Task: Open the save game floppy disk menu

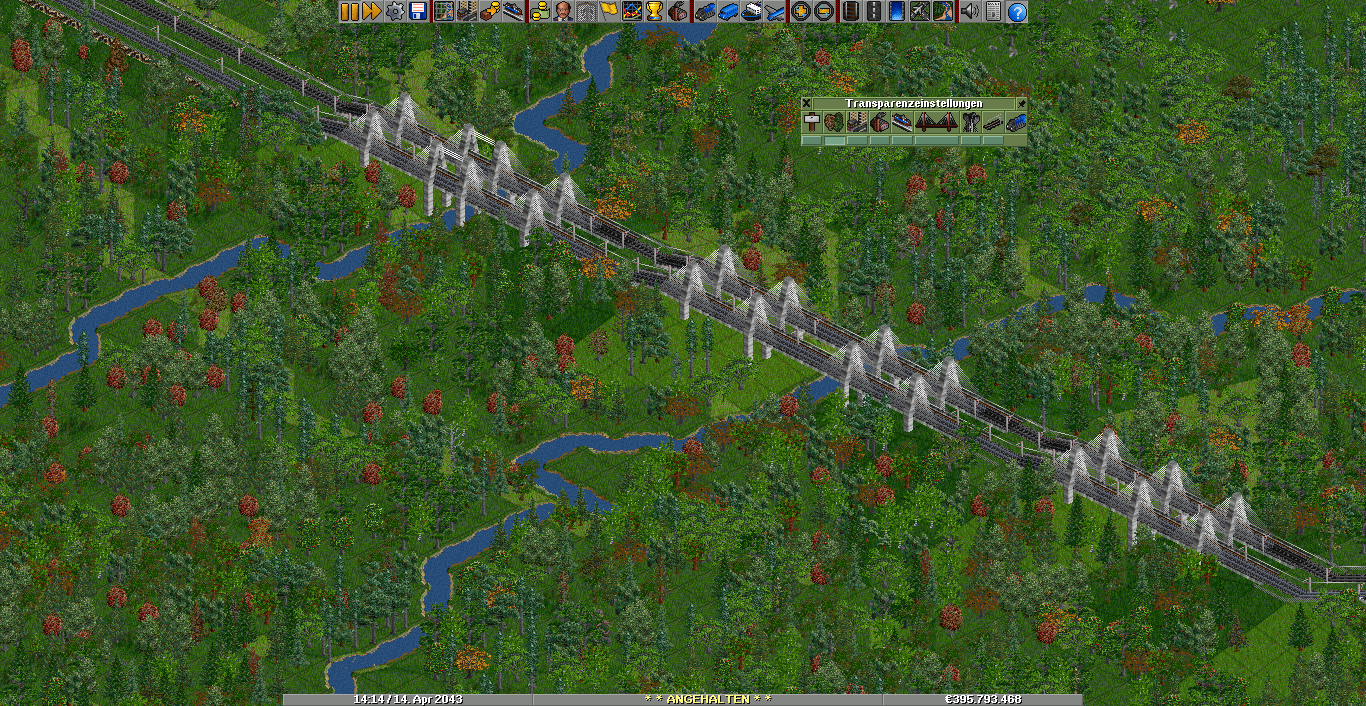Action: point(418,12)
